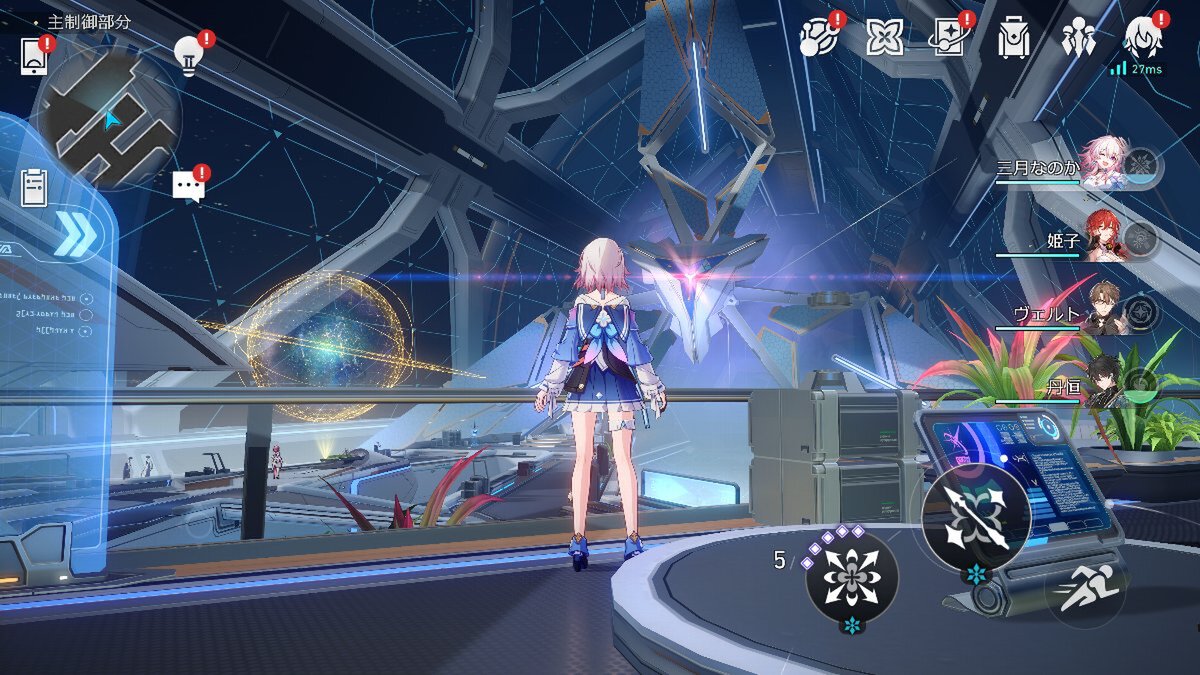Switch to ヴェルト in the party list
Image resolution: width=1200 pixels, height=675 pixels.
1104,311
